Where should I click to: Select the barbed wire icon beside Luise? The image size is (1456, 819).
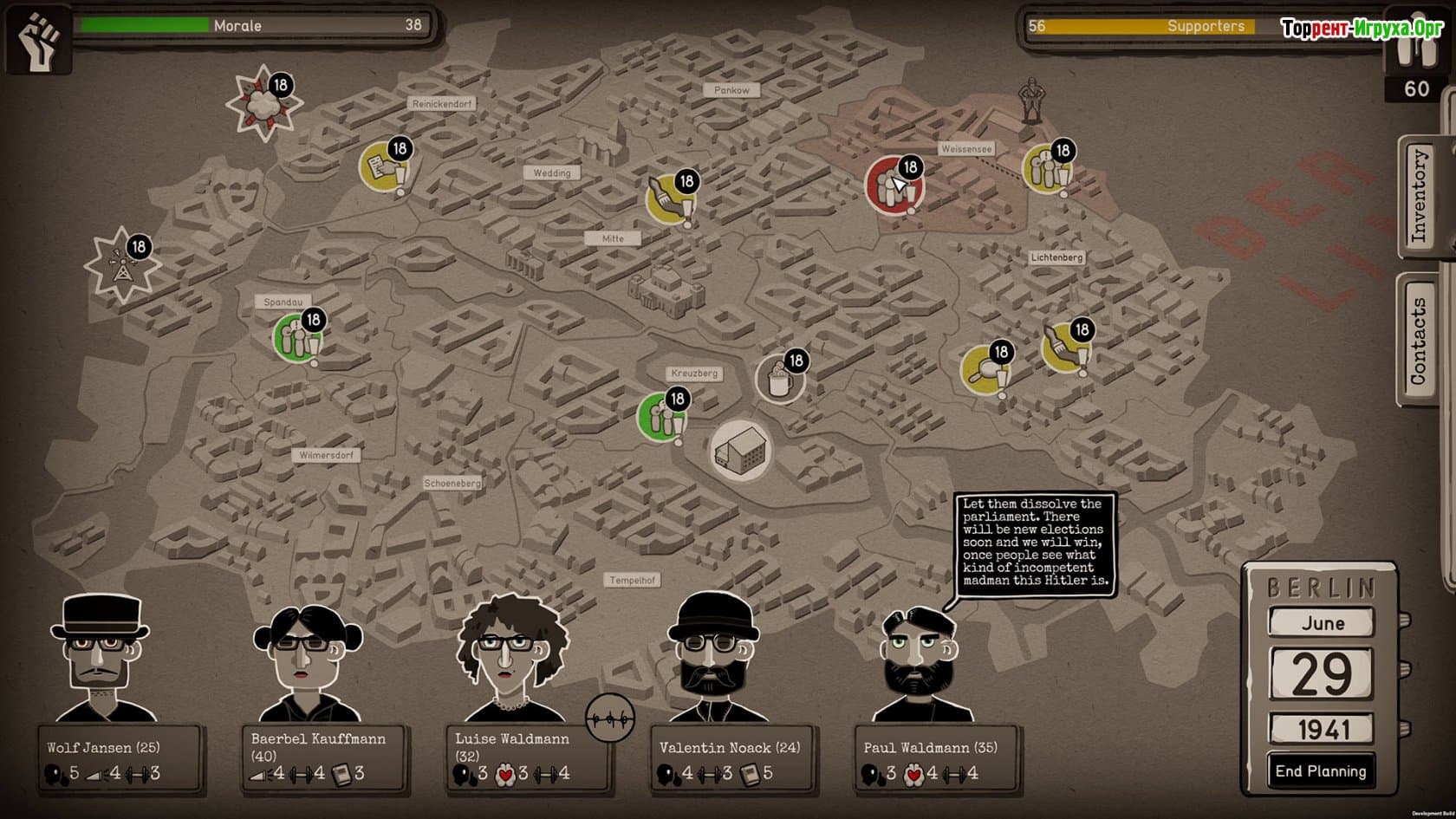click(610, 718)
